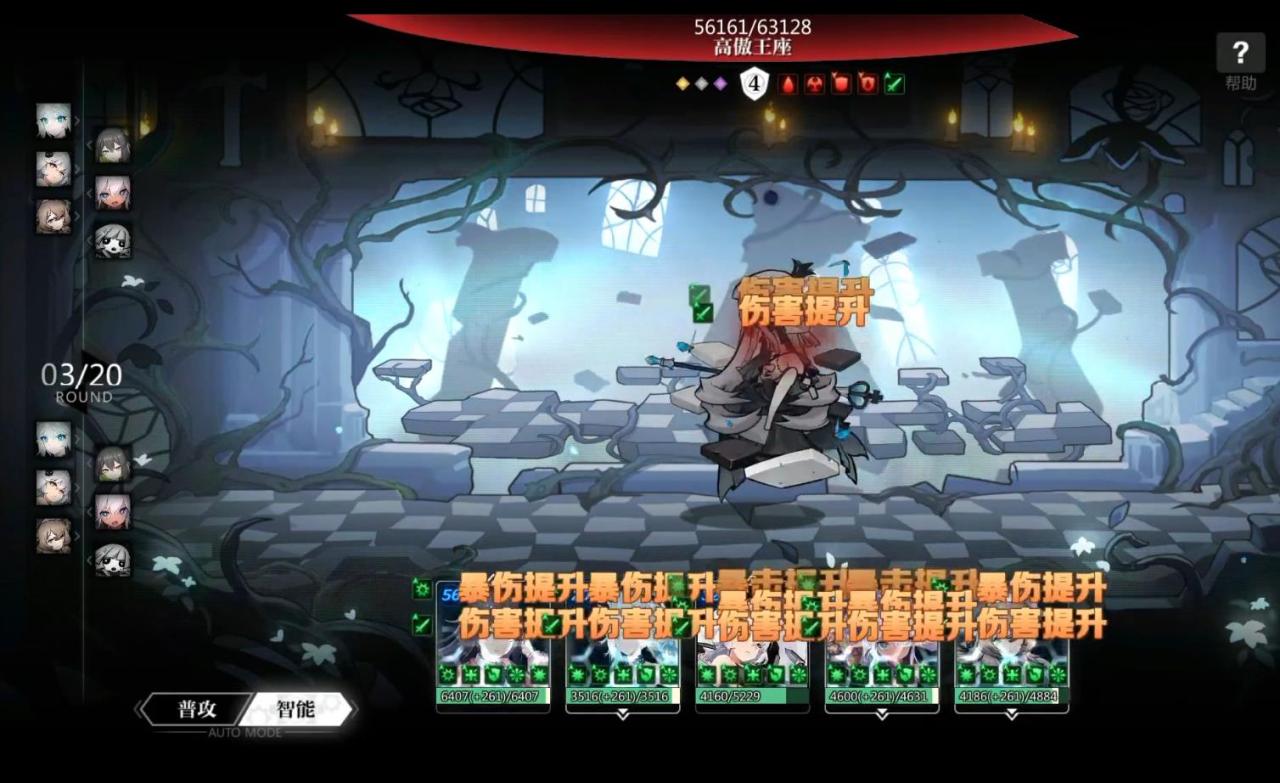Open the 帮助 help button

[x=1240, y=60]
